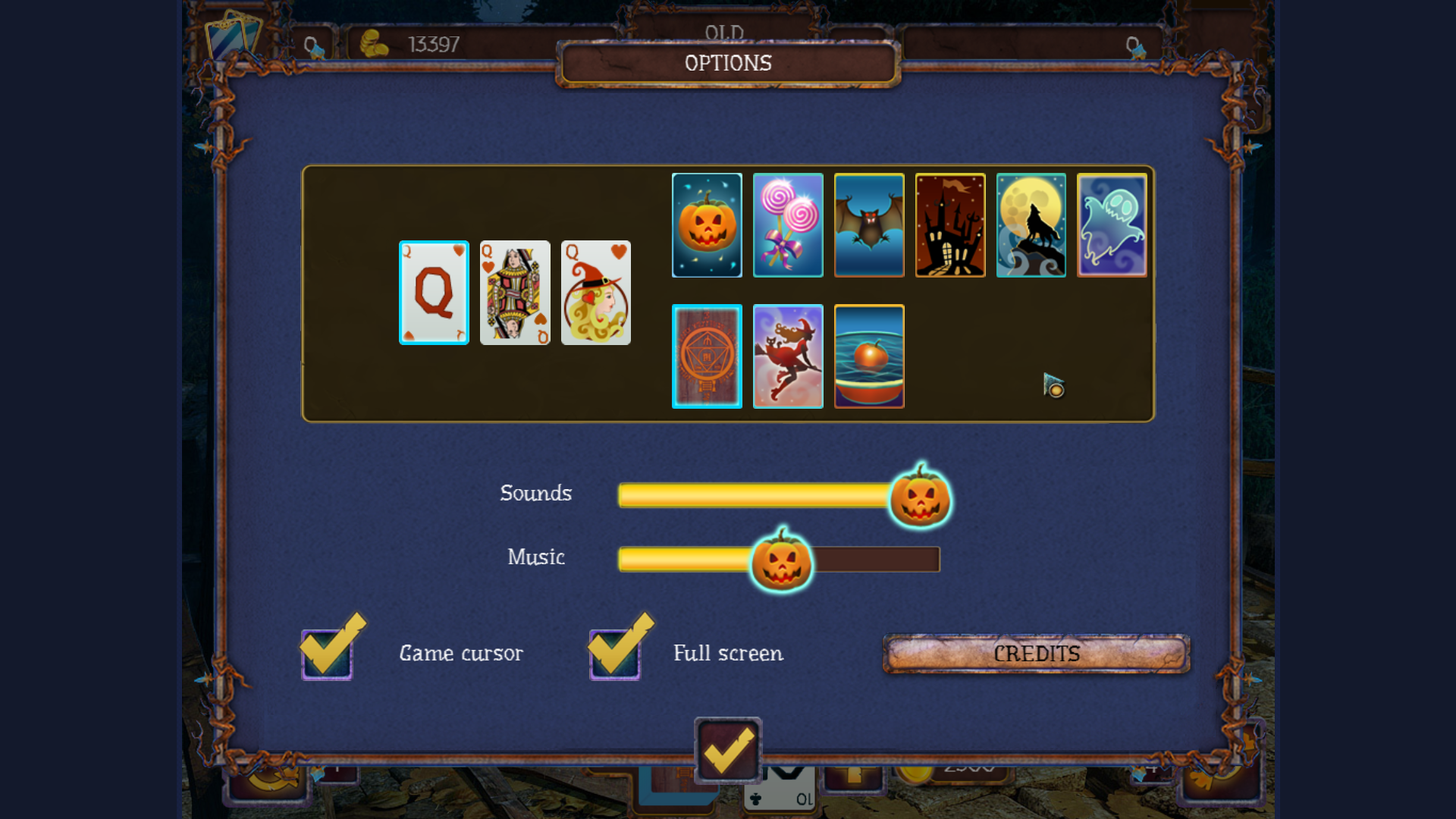1456x819 pixels.
Task: Choose the magic circle card back
Action: point(707,356)
